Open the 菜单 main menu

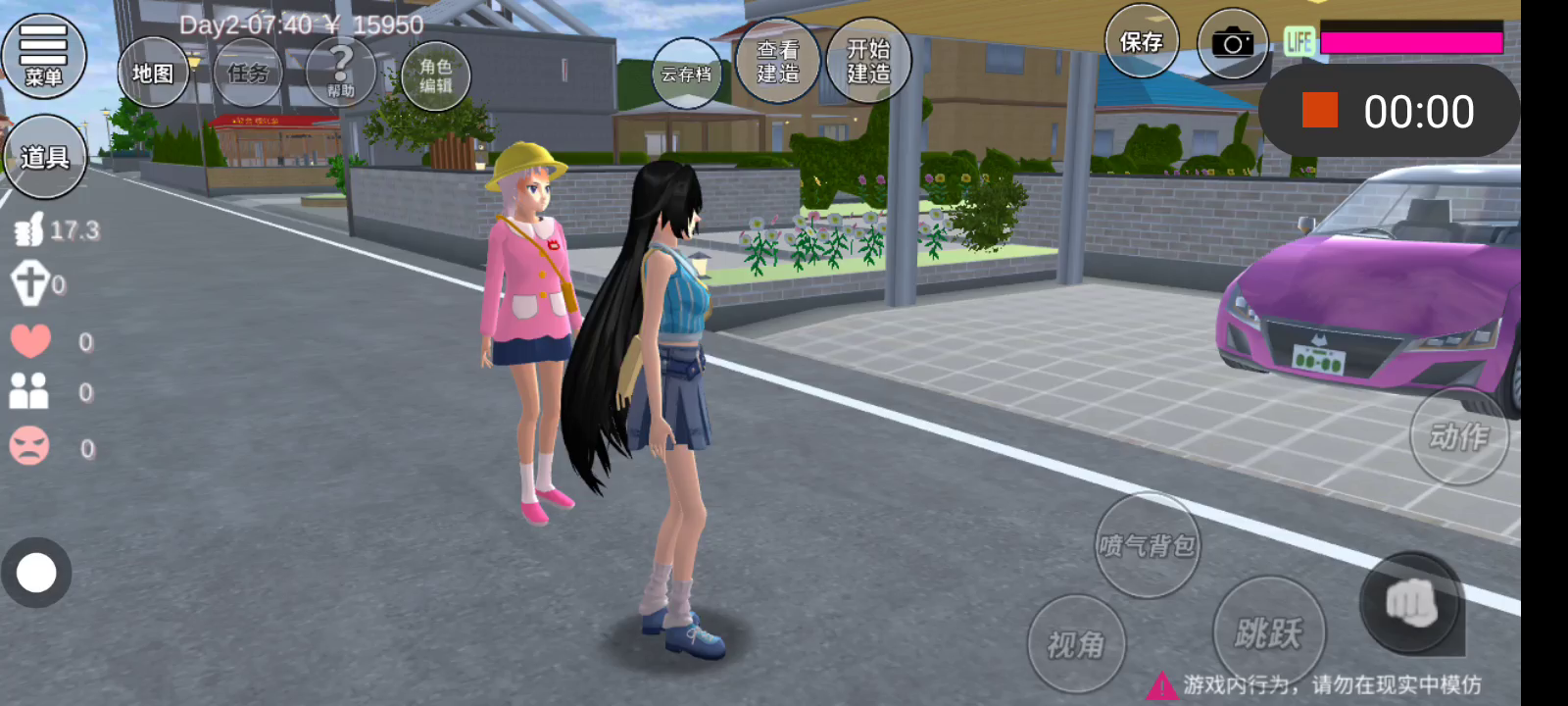[x=43, y=56]
